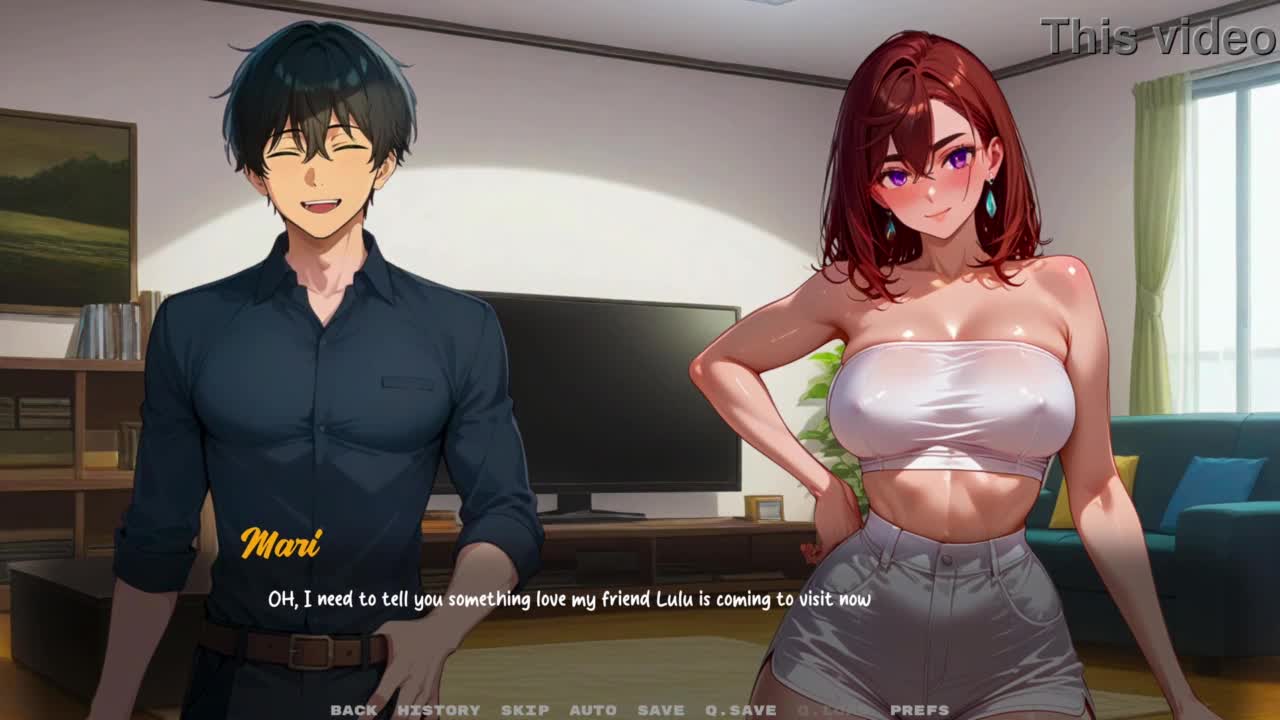Open the Save menu

coord(661,710)
